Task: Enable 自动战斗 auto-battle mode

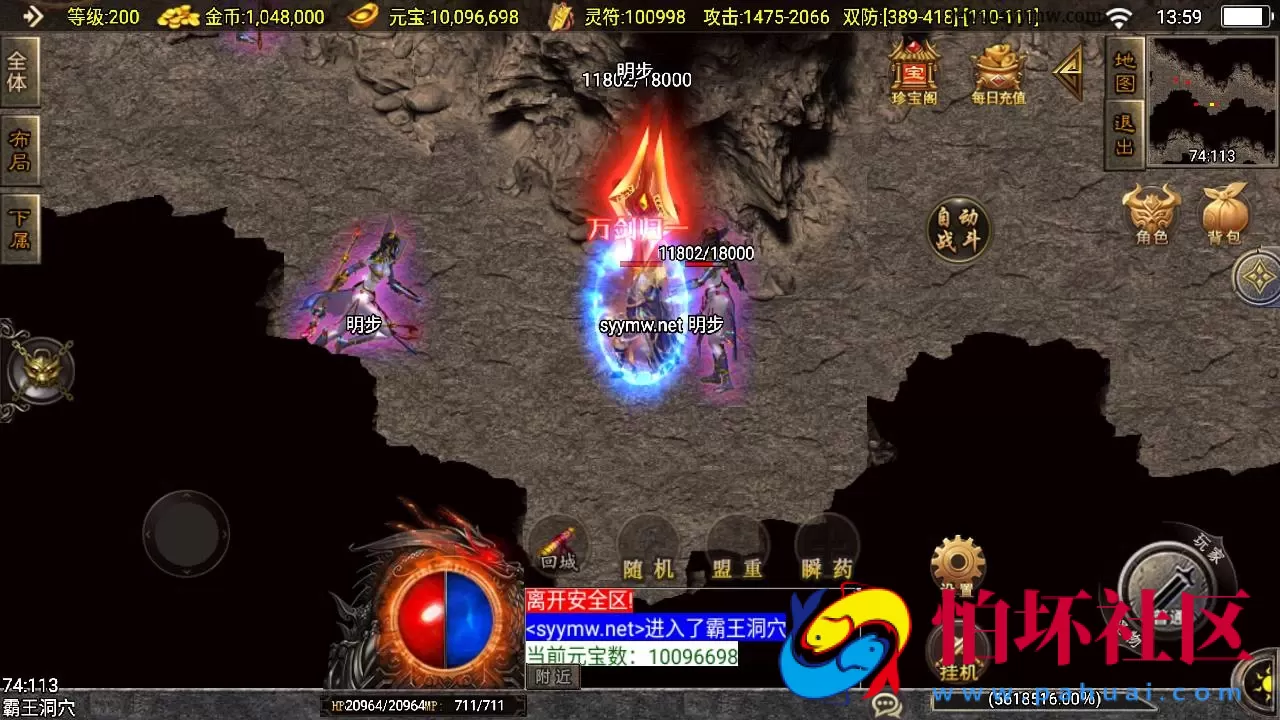Action: 957,230
